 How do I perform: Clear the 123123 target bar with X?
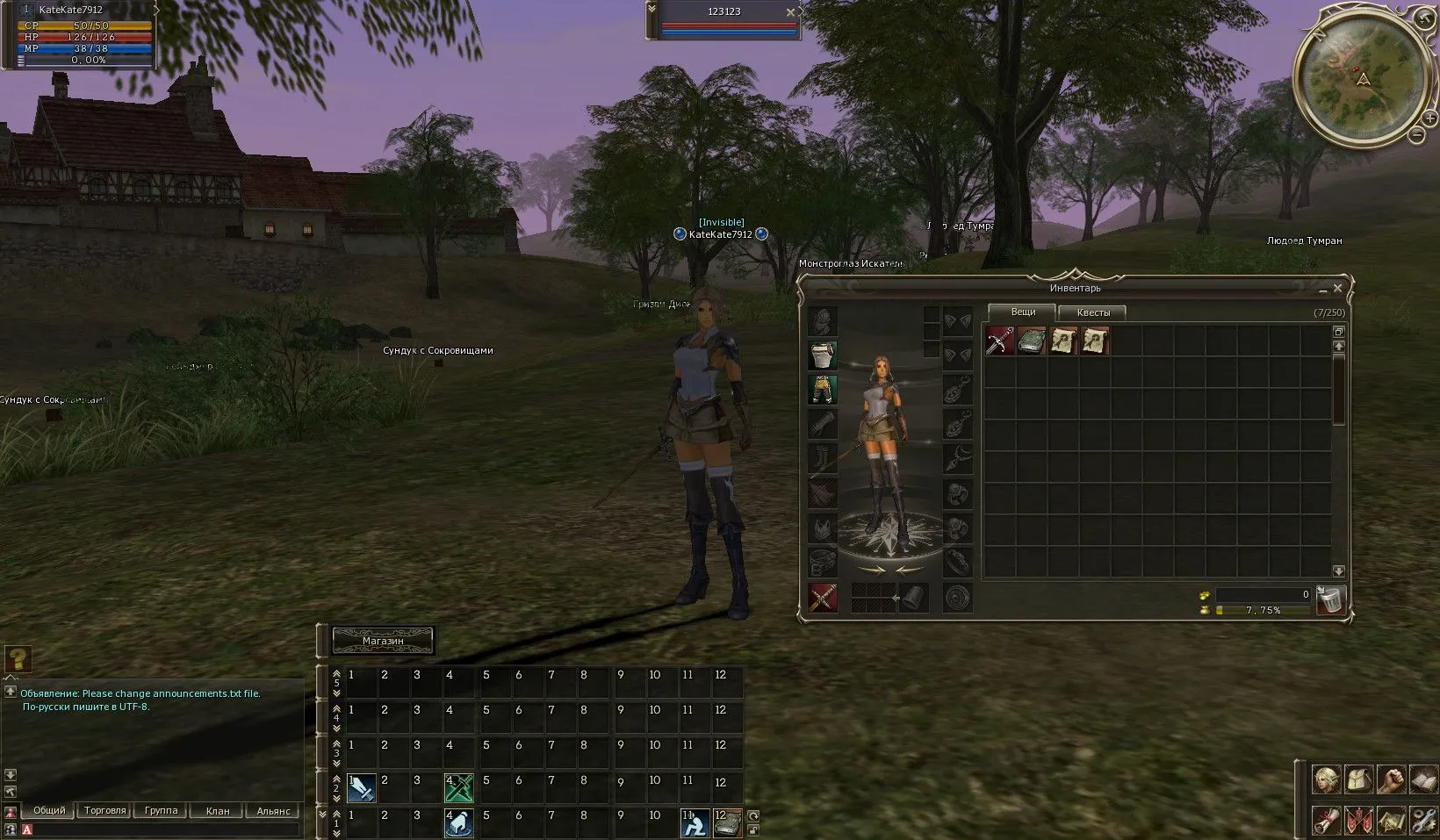[790, 12]
